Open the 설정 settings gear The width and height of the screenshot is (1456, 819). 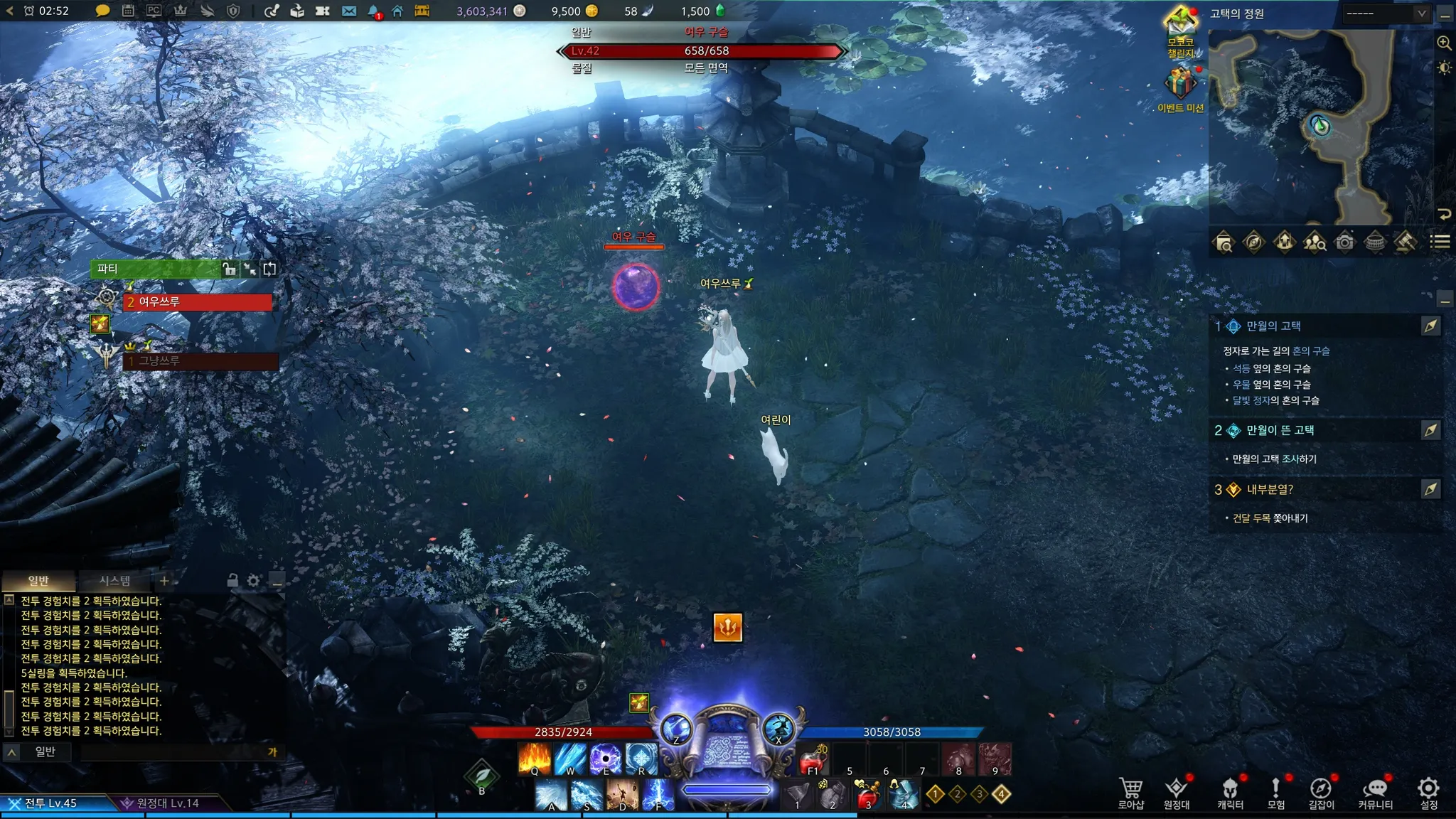[1428, 792]
